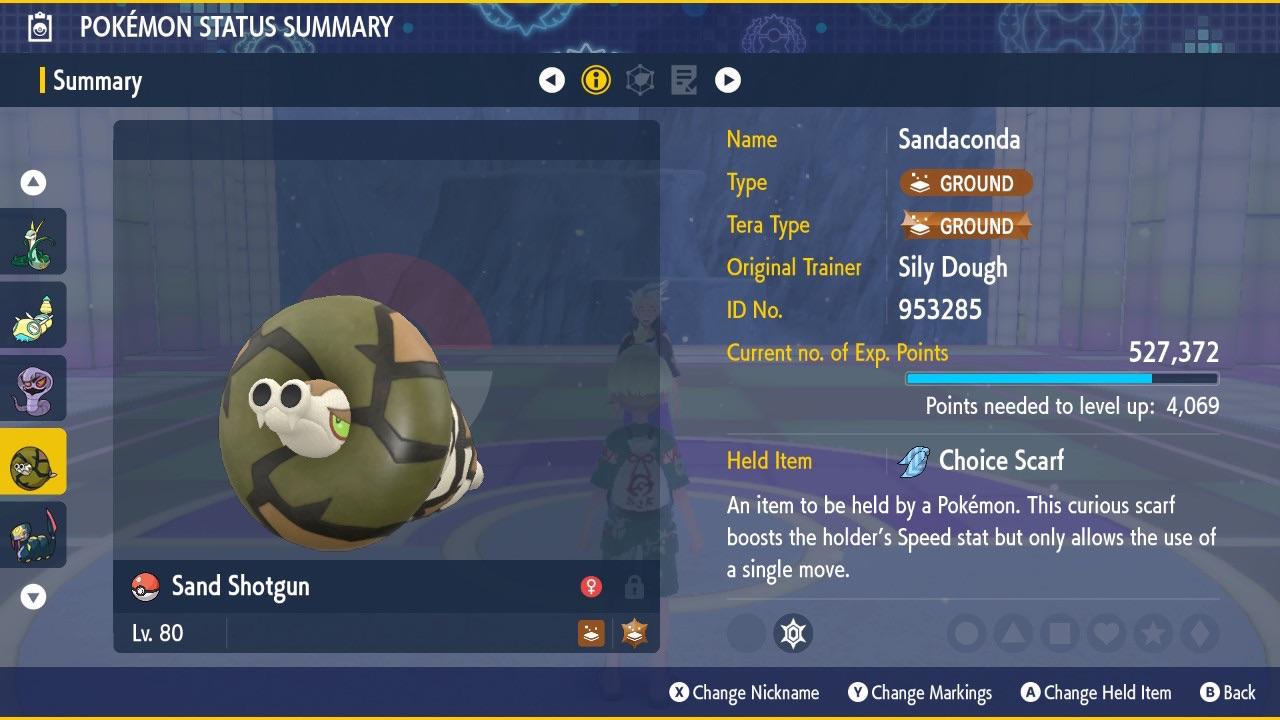The image size is (1280, 720).
Task: Open the Pokémon info summary icon
Action: click(596, 80)
